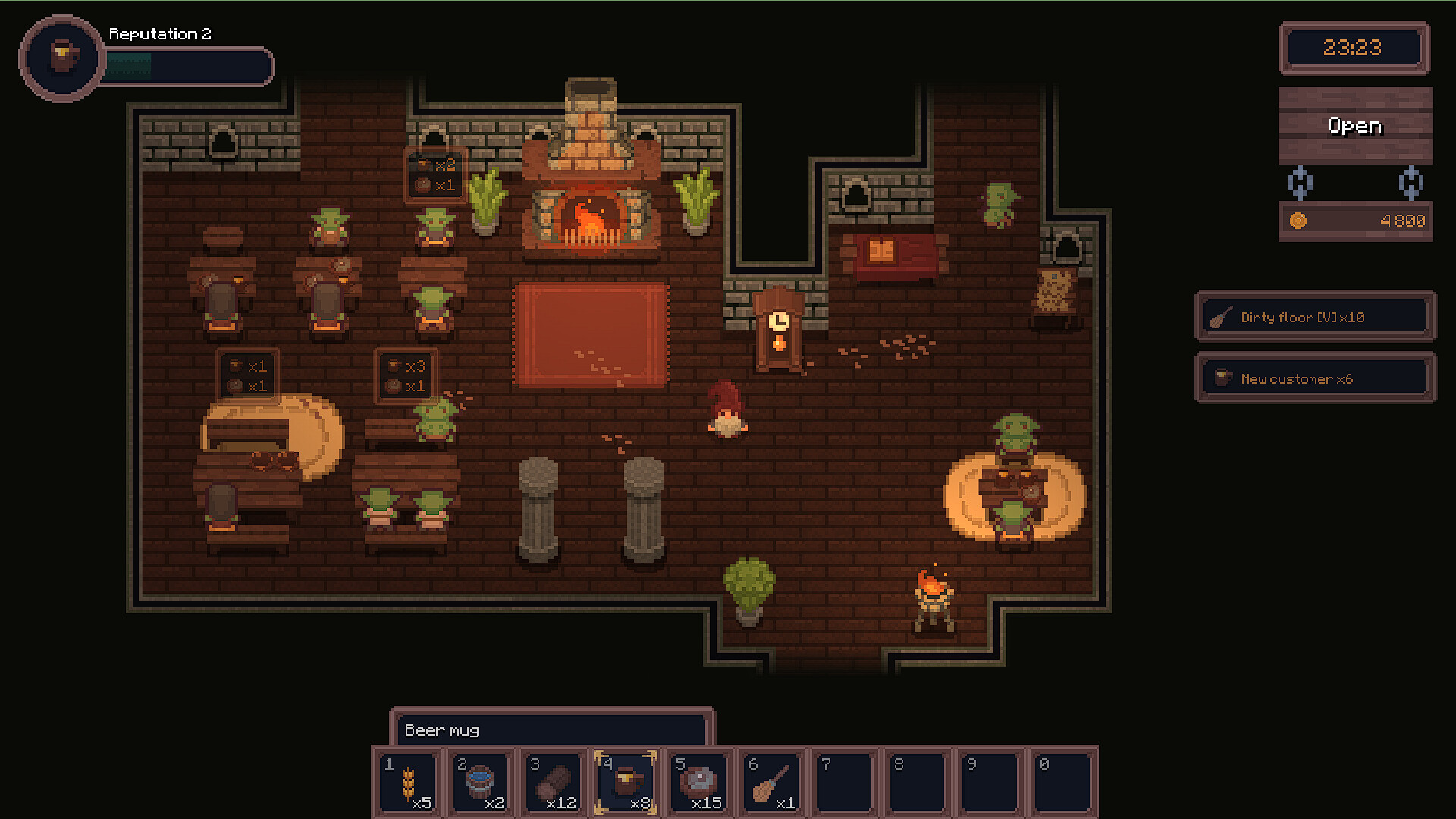1456x819 pixels.
Task: Select the stone bowl in hotbar slot 5
Action: pyautogui.click(x=699, y=783)
